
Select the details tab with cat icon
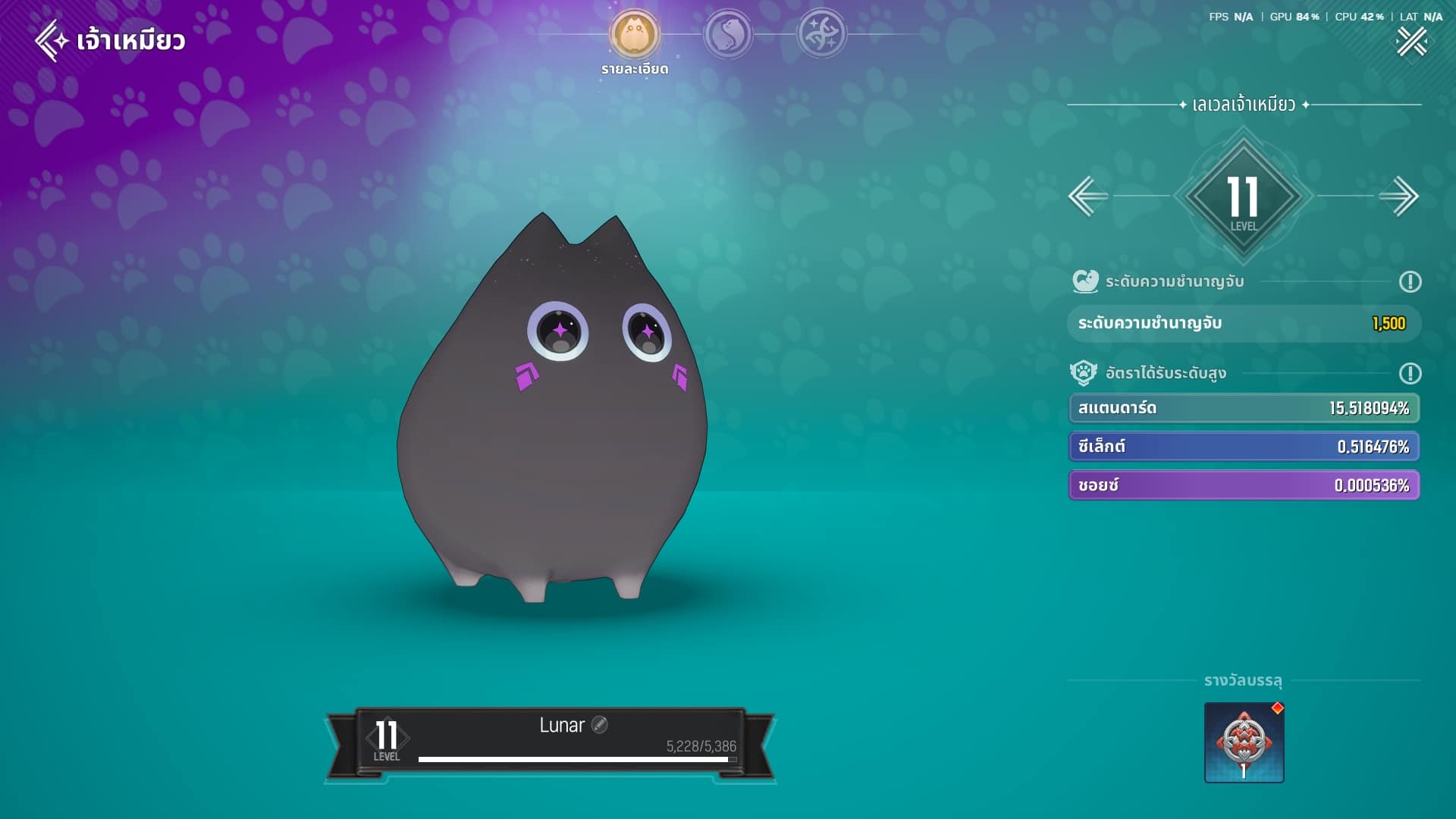tap(635, 34)
